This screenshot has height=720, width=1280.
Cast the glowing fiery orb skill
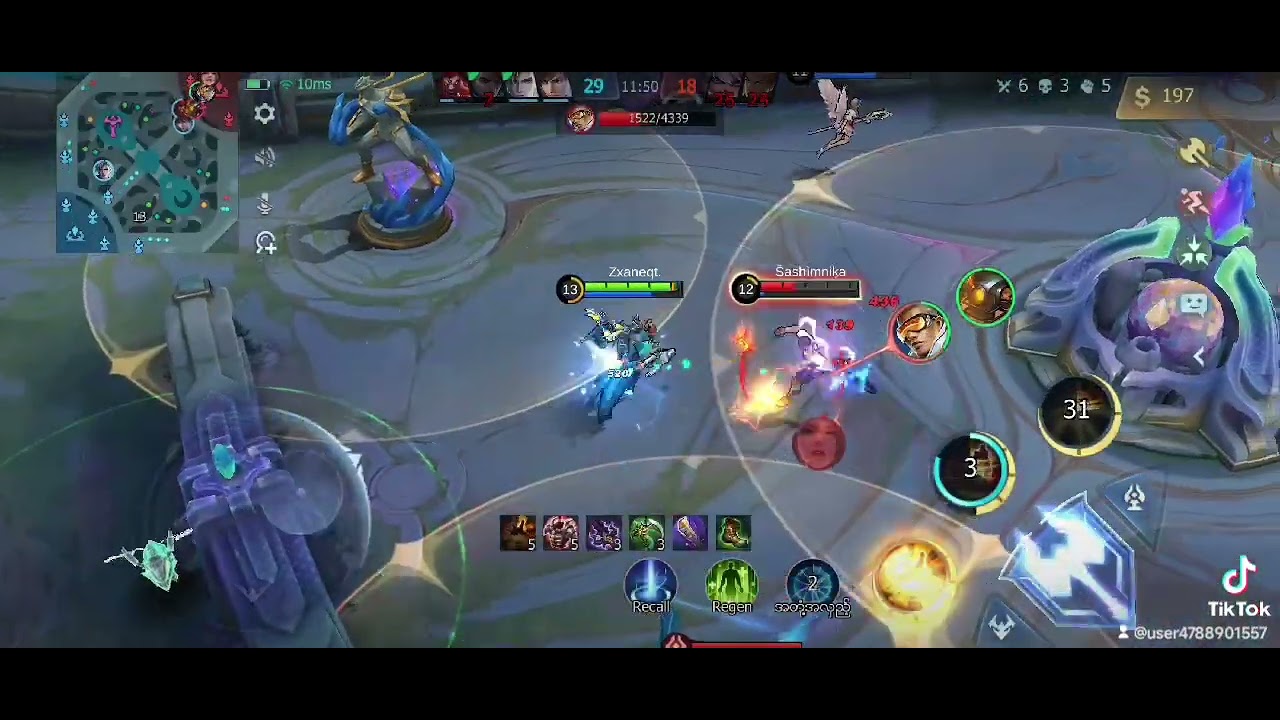pos(913,575)
